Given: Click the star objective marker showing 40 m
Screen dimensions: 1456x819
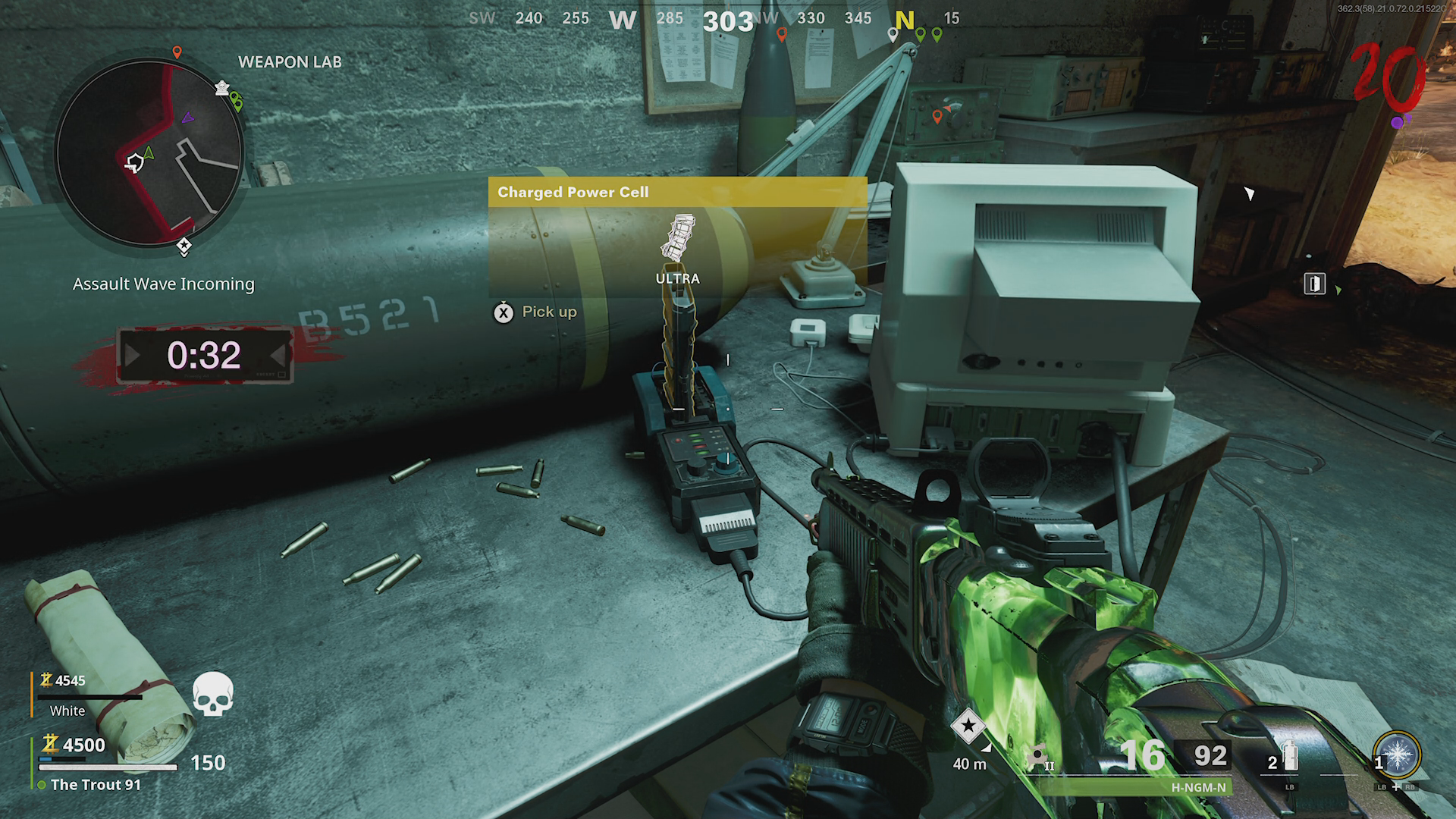Looking at the screenshot, I should pos(968,726).
